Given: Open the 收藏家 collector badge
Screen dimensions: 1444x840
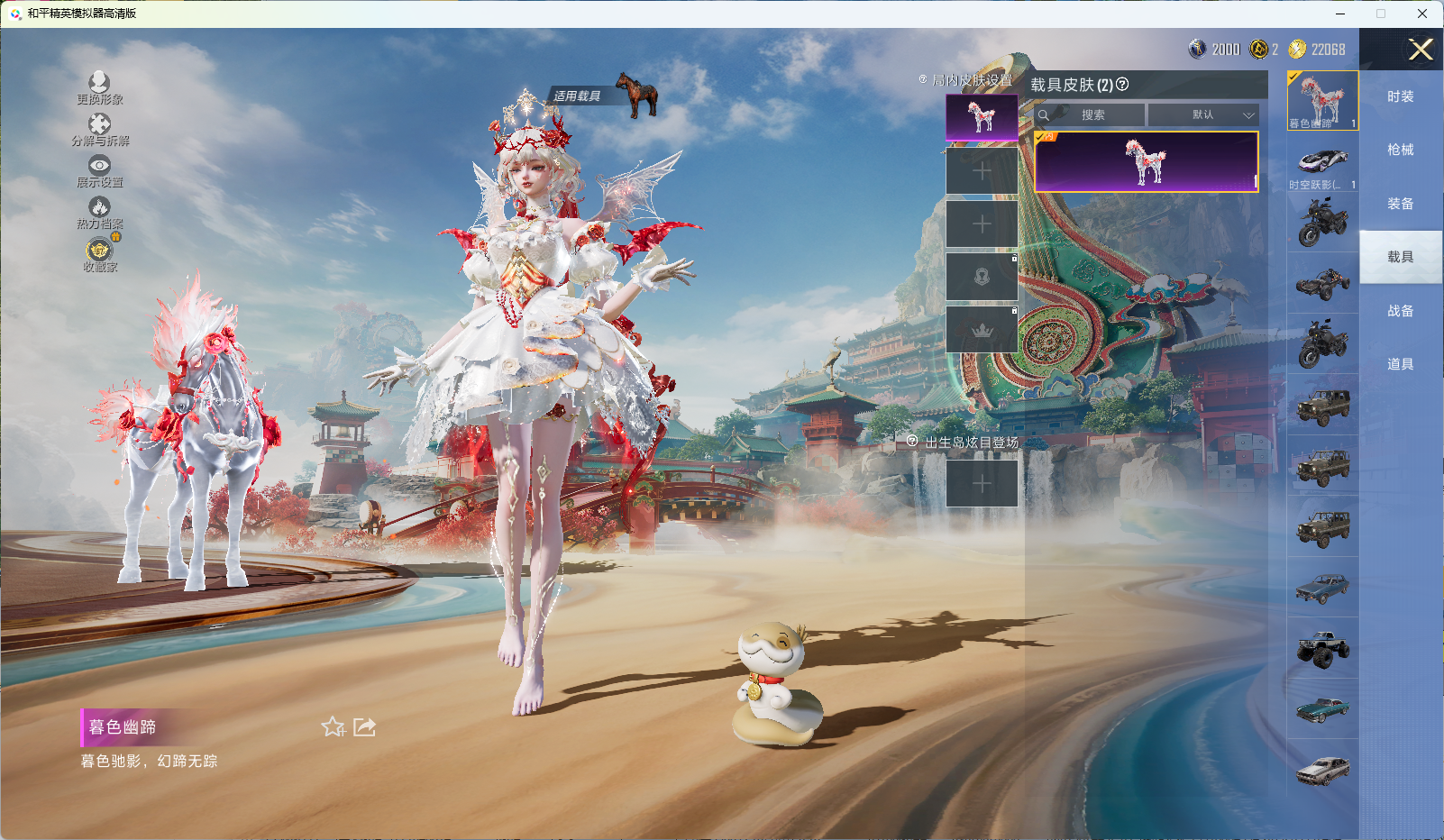Looking at the screenshot, I should coord(99,251).
